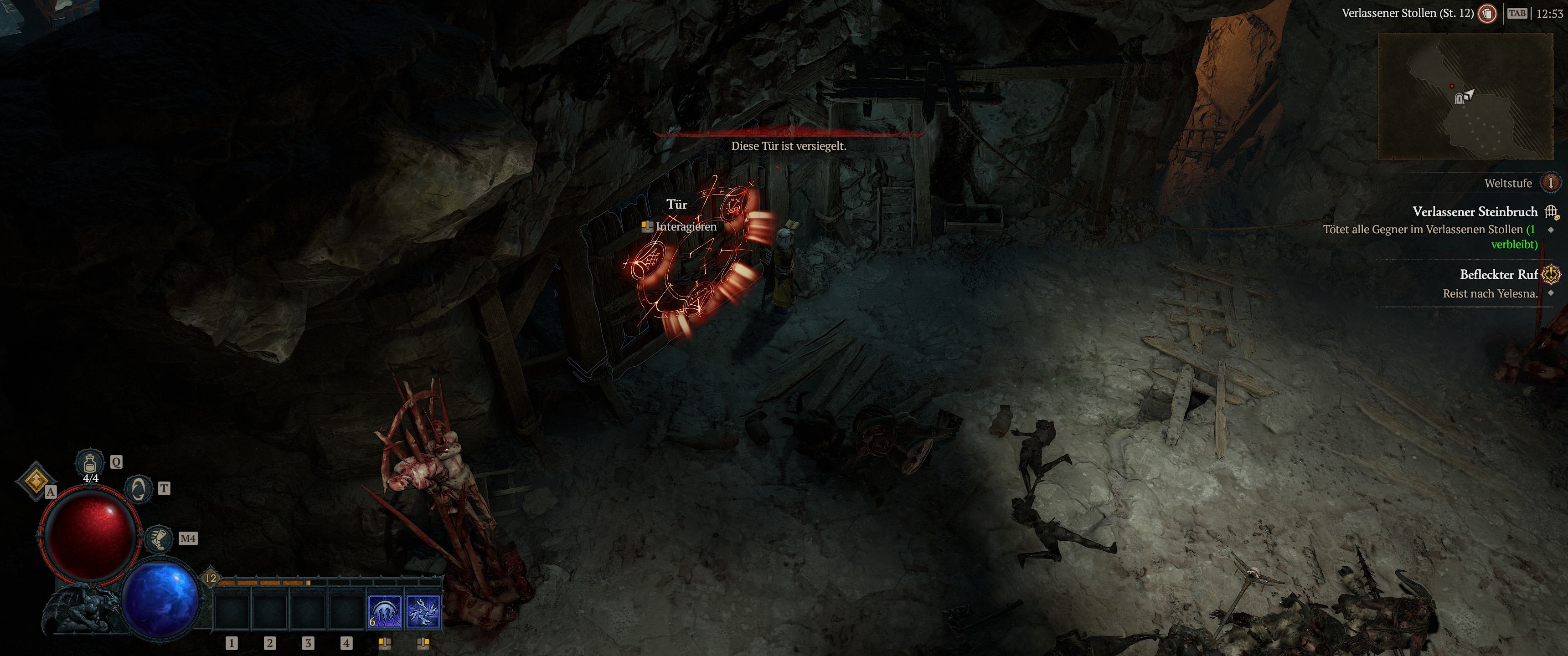
Task: Activate the crossed lightning bolts skill
Action: coord(423,611)
